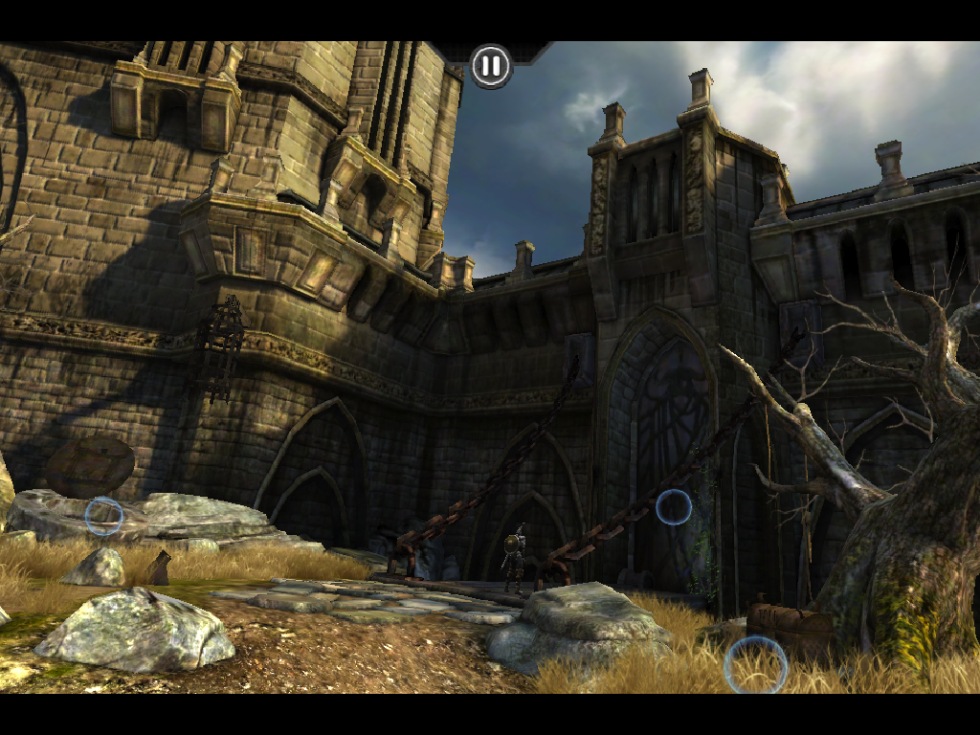Activate the glowing ring at the castle gate

point(673,507)
